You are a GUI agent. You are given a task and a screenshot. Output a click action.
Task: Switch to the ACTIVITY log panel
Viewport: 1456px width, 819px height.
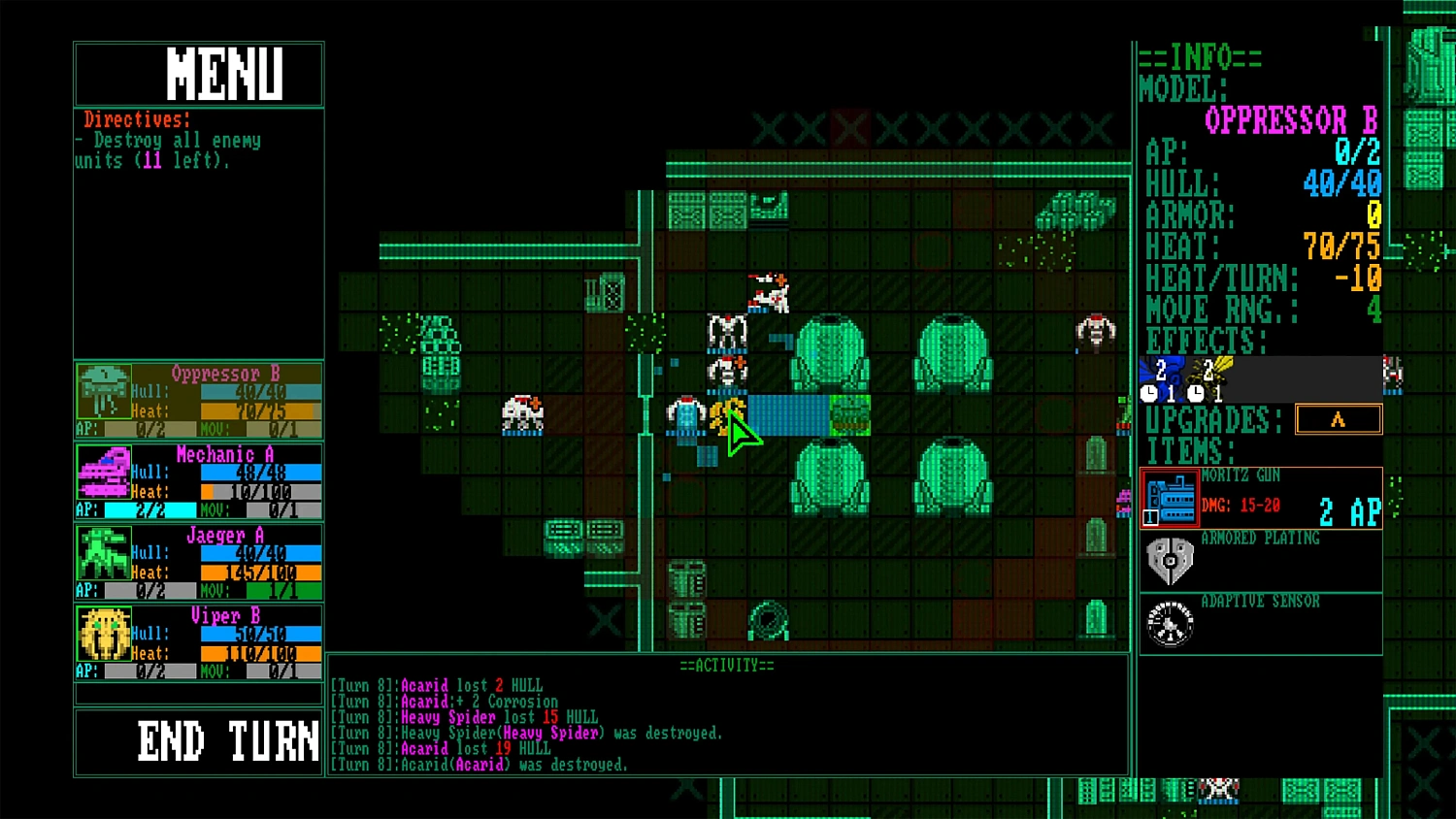tap(726, 665)
